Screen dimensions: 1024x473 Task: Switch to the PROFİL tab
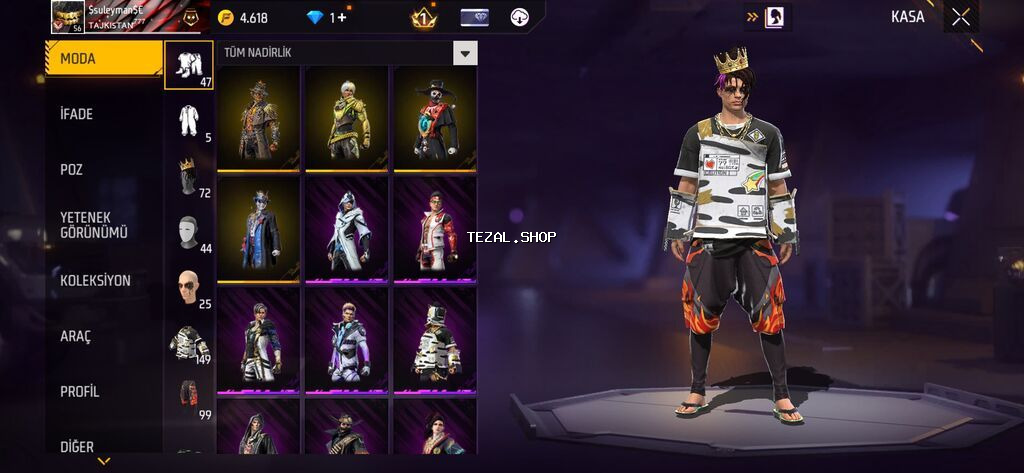(103, 391)
